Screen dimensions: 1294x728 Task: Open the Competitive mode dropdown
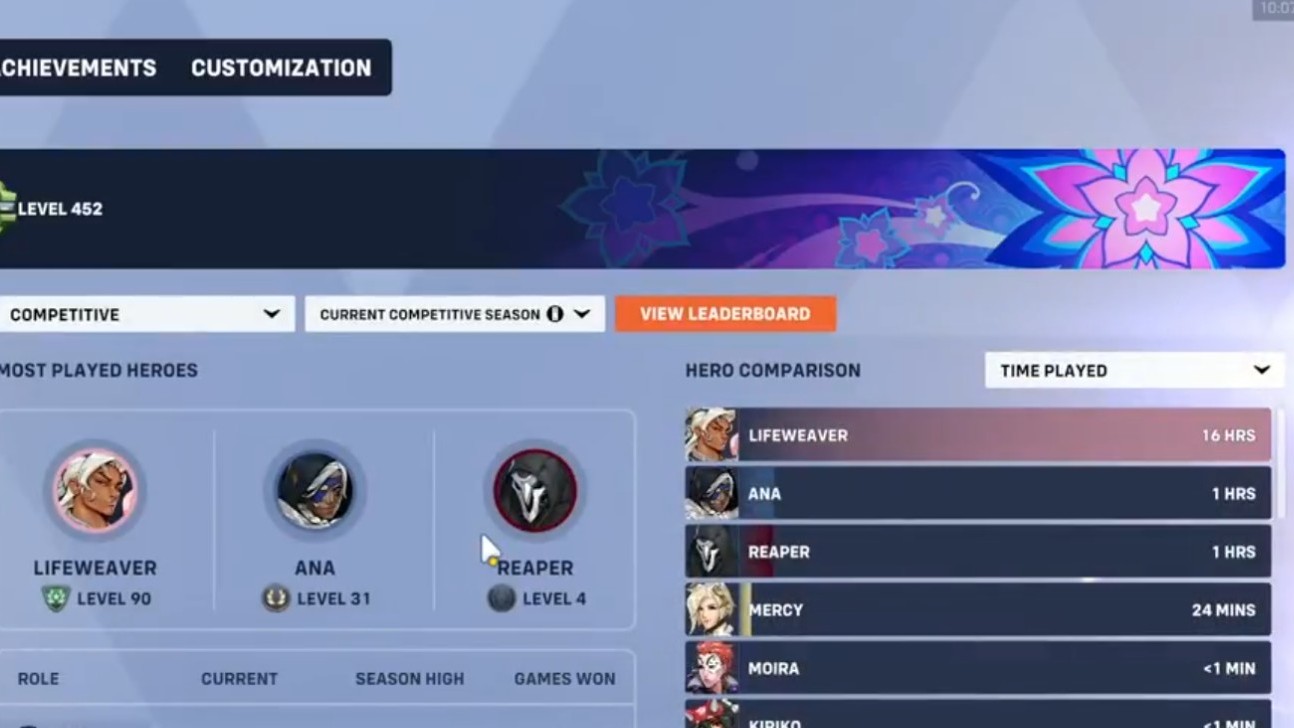147,313
